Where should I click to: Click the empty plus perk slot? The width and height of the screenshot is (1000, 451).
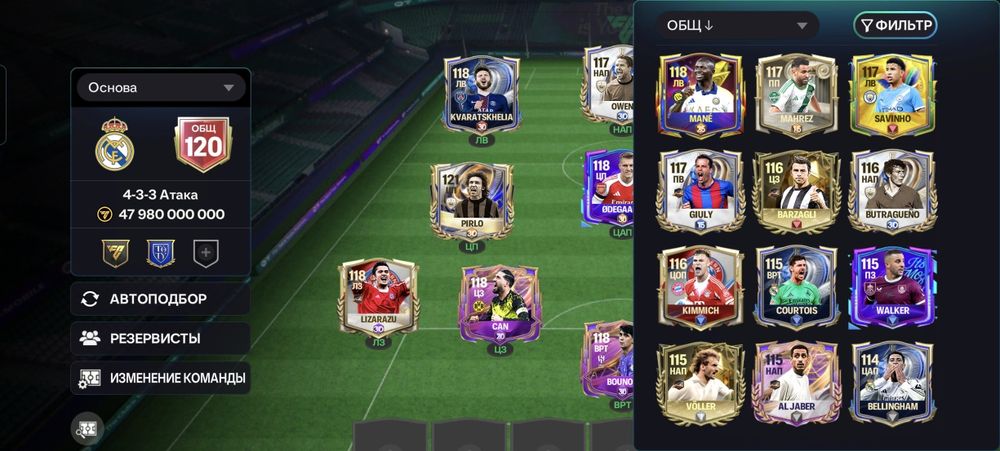coord(206,253)
